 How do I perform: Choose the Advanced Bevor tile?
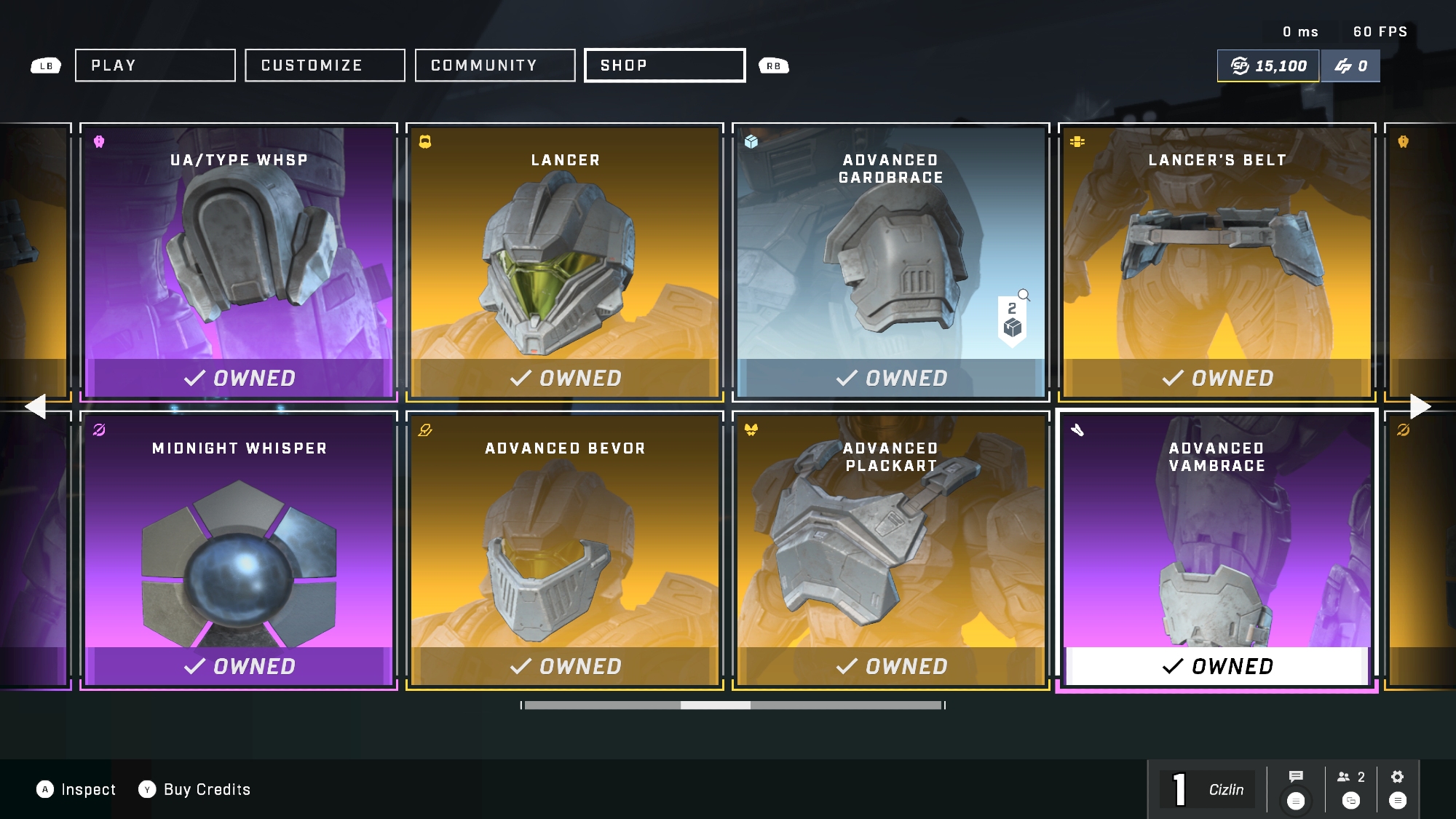click(565, 550)
